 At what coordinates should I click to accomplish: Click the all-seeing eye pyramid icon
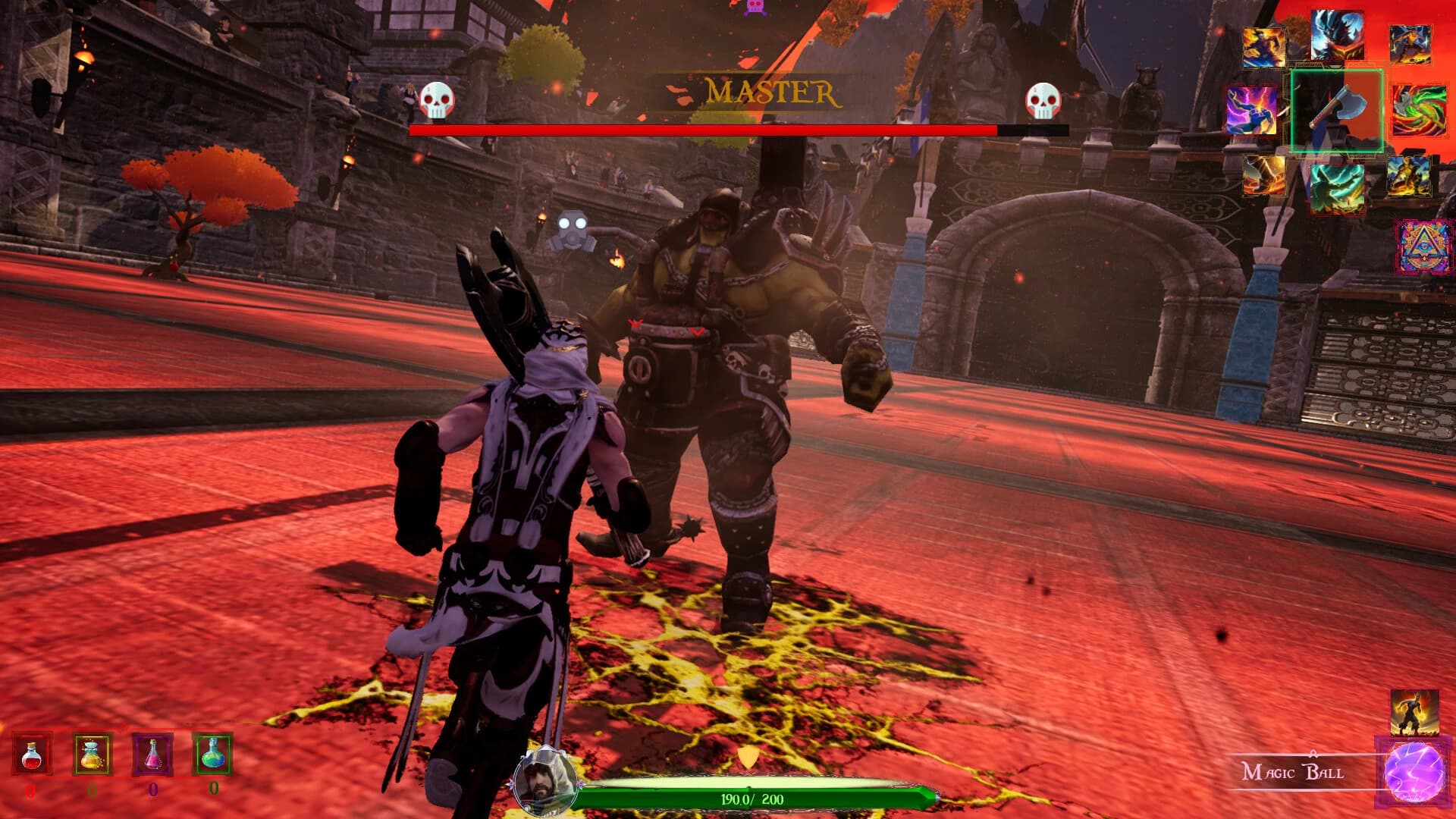pyautogui.click(x=1425, y=247)
